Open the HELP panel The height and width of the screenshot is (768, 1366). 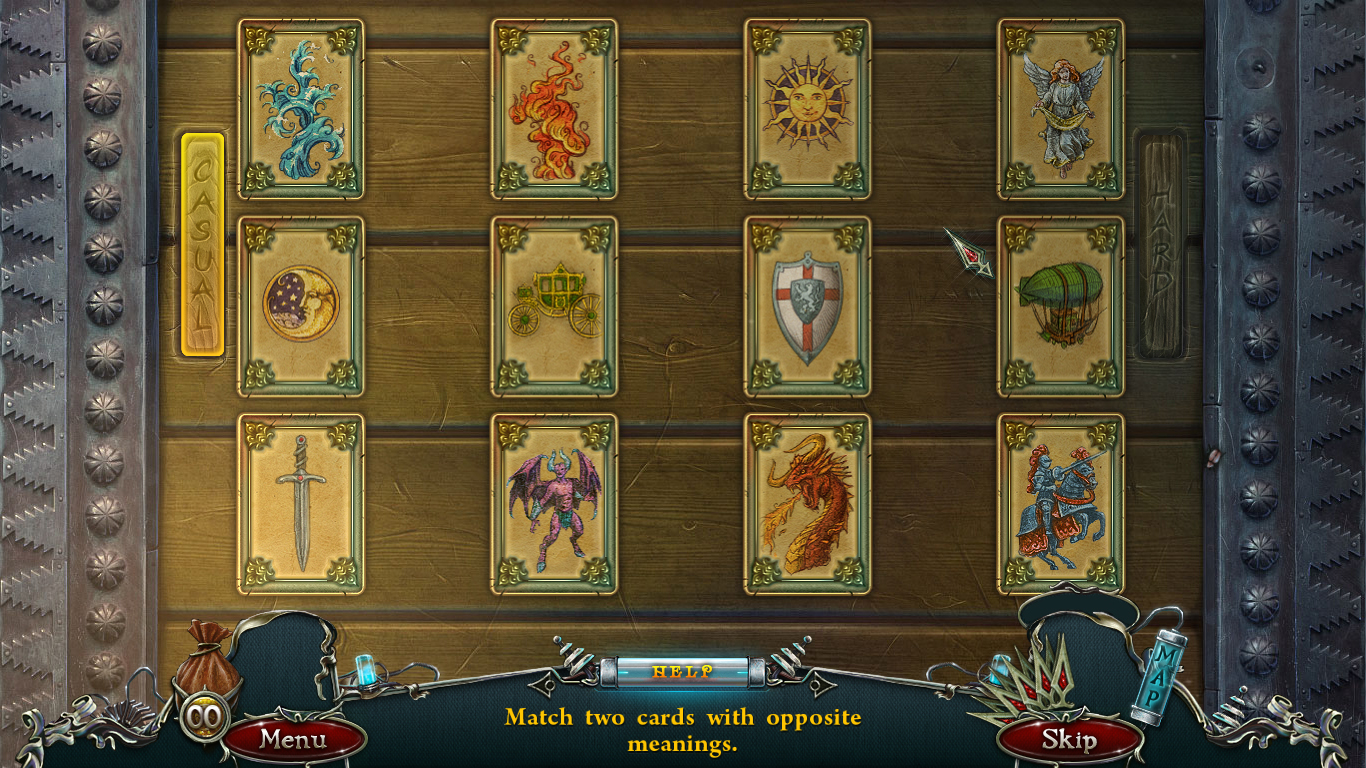683,672
